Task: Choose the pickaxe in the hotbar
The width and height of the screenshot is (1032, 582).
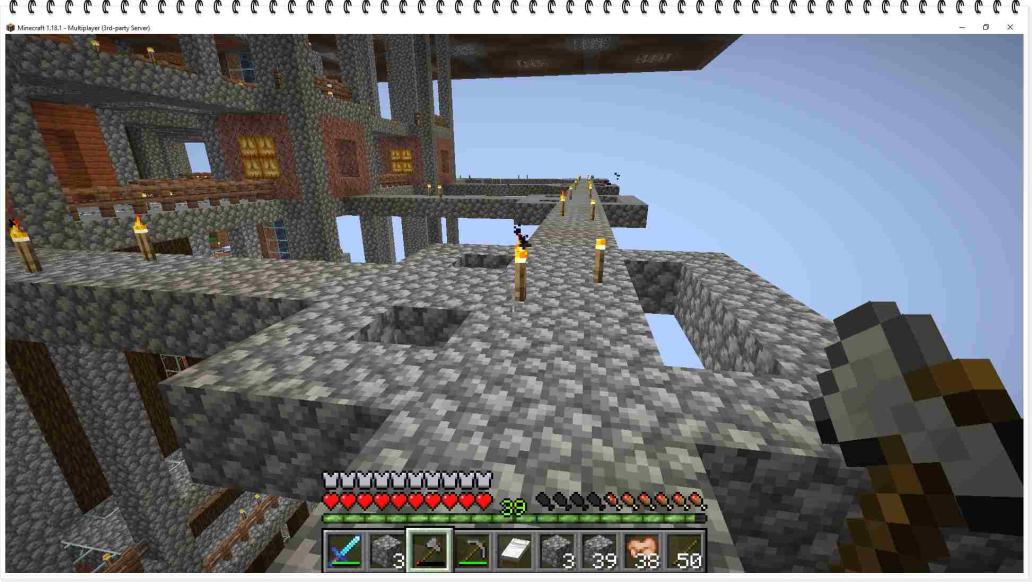Action: (472, 551)
